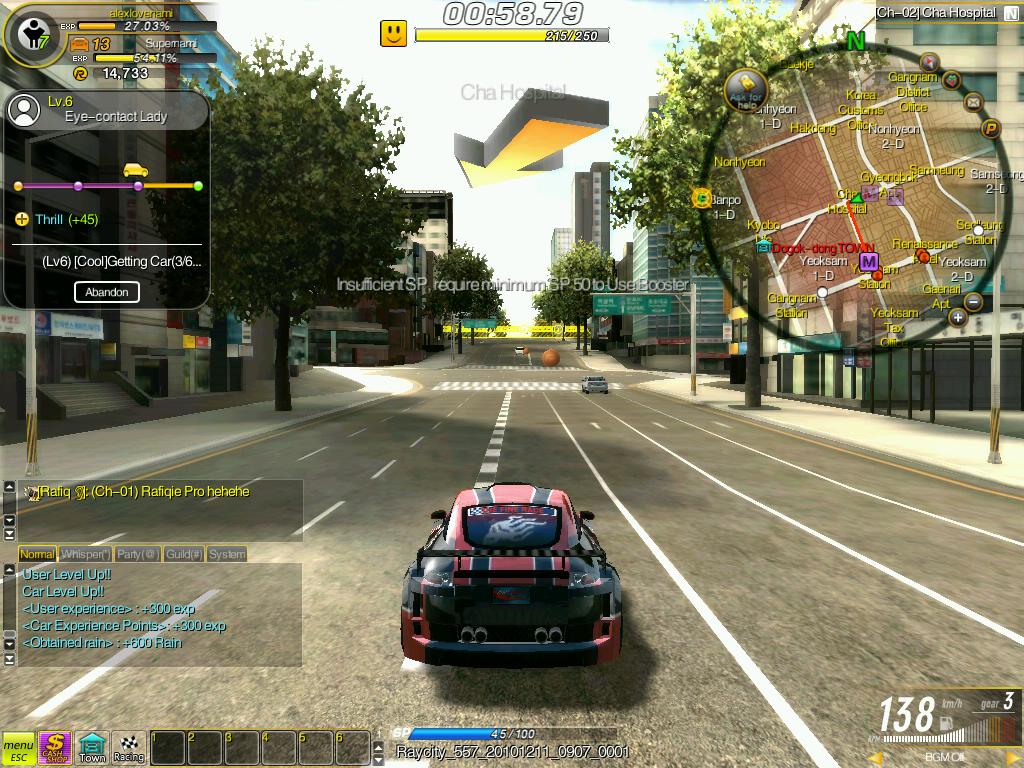The image size is (1024, 768).
Task: Zoom in the minimap with plus
Action: pyautogui.click(x=957, y=318)
